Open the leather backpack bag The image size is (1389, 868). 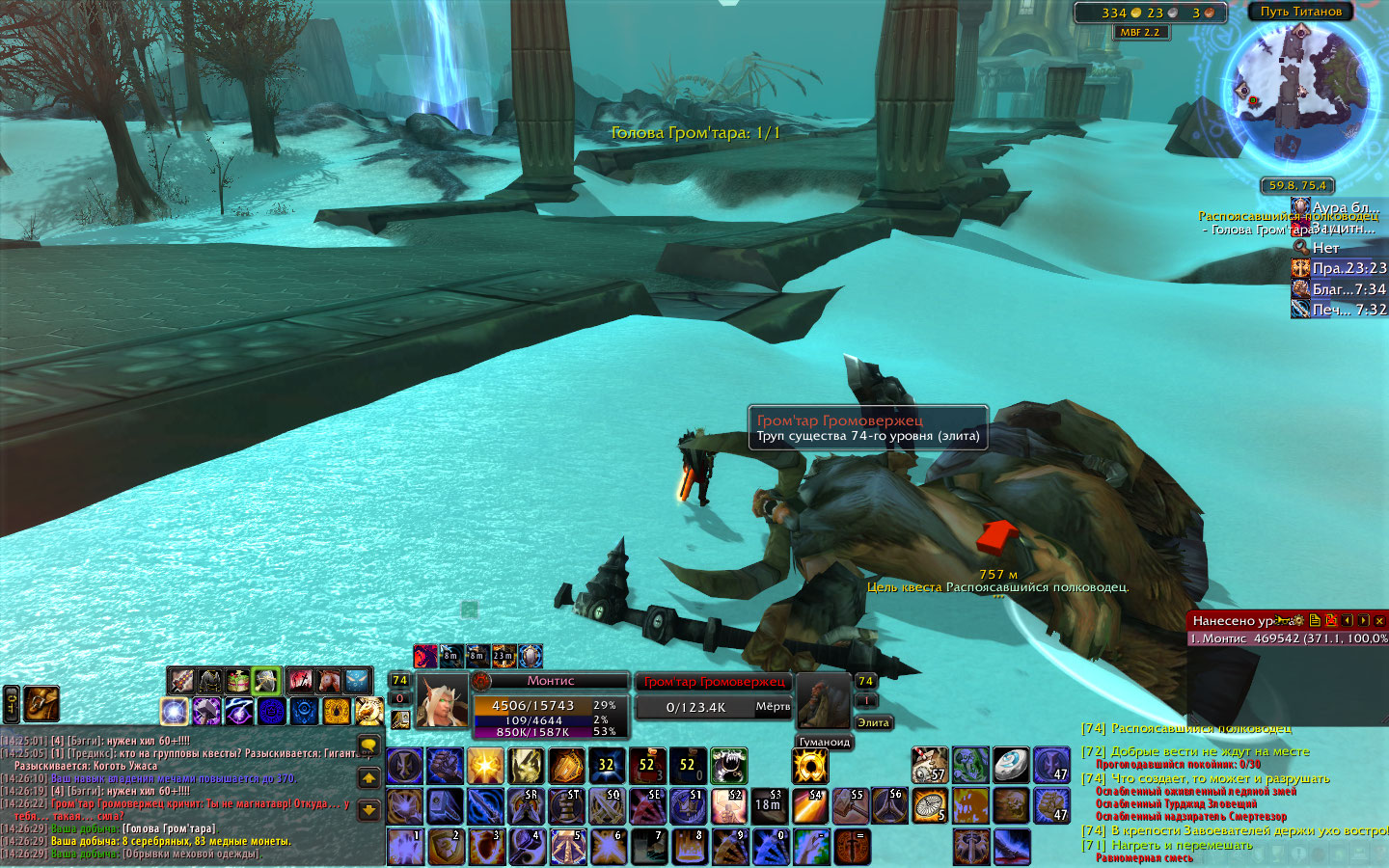[x=41, y=704]
